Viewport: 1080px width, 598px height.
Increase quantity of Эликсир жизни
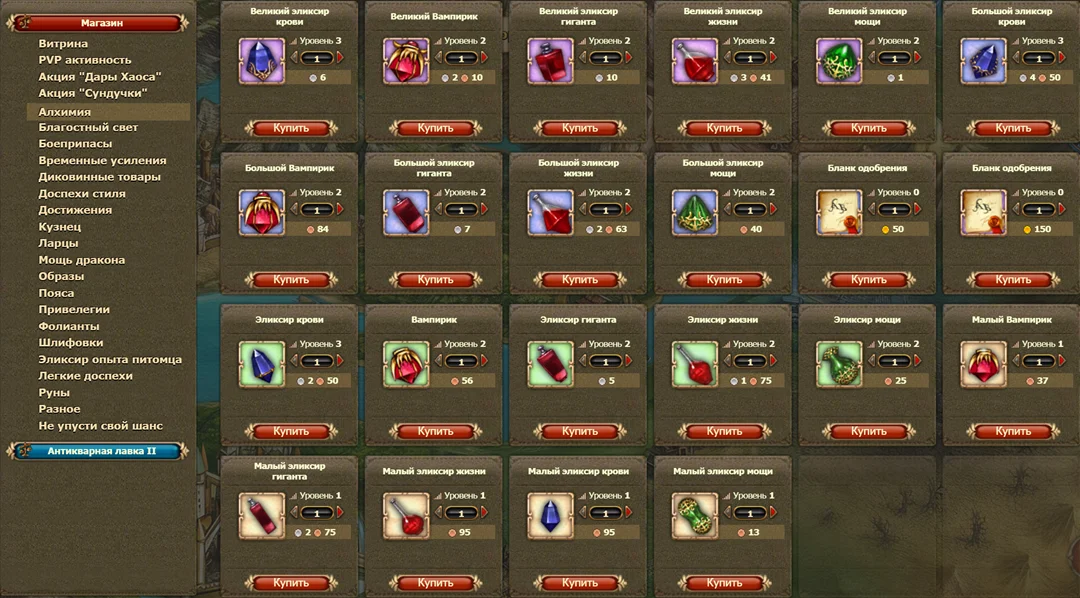771,361
